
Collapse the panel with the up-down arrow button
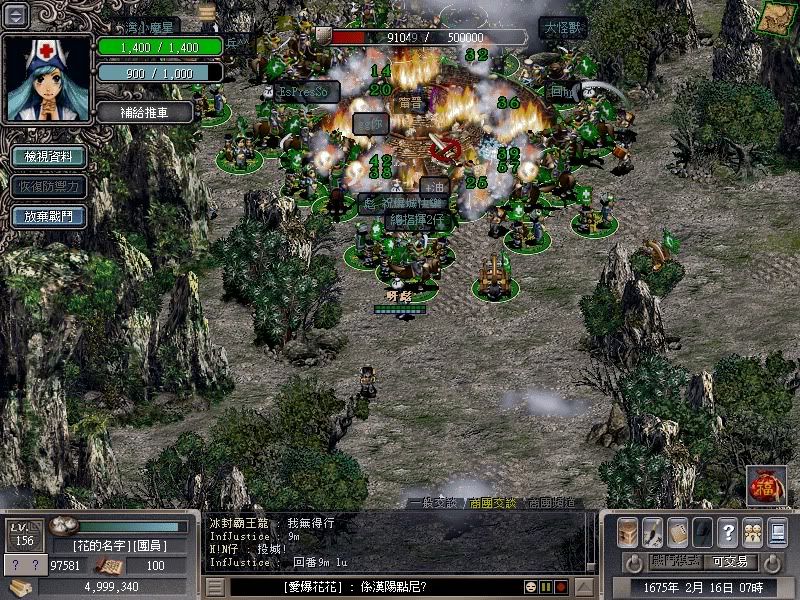17,15
